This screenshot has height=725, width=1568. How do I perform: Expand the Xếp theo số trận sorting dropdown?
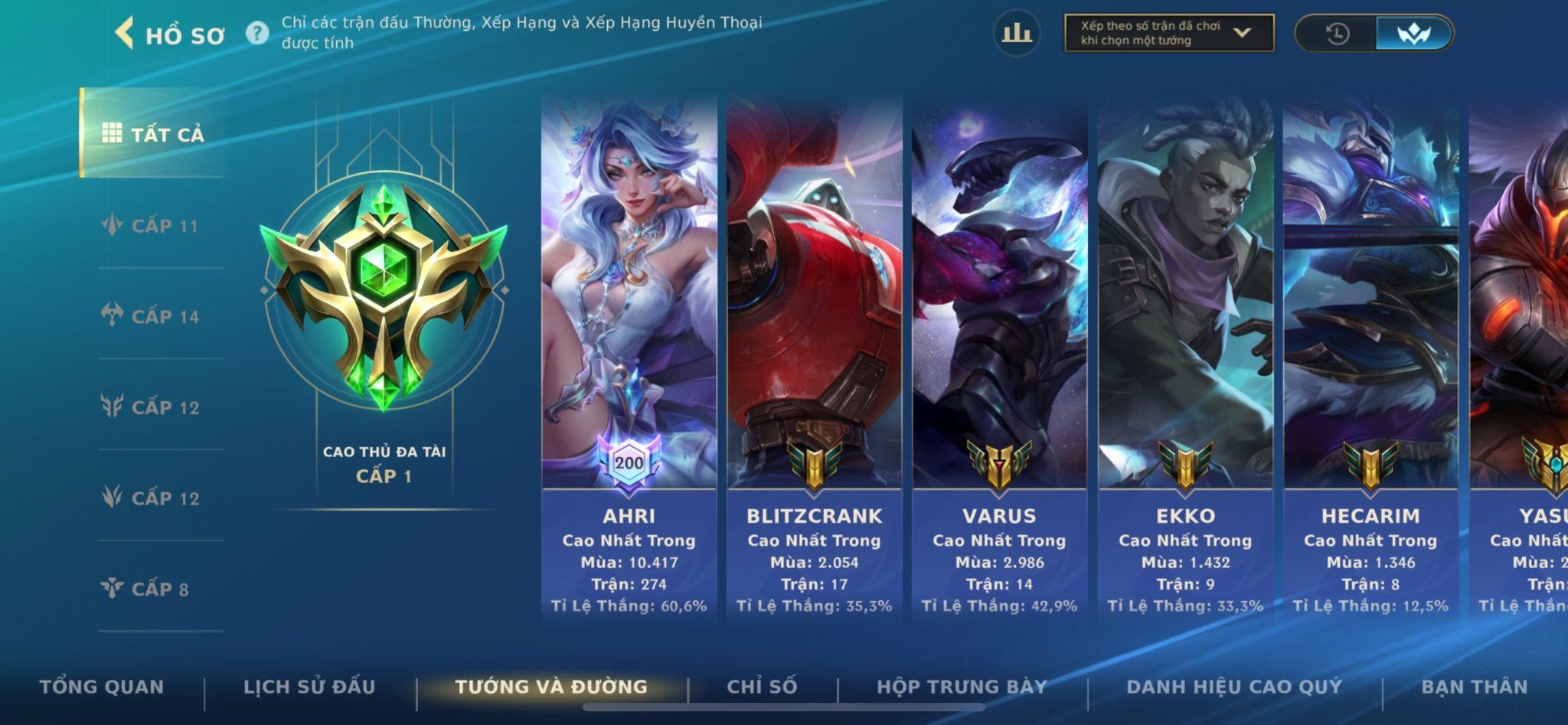(1168, 33)
